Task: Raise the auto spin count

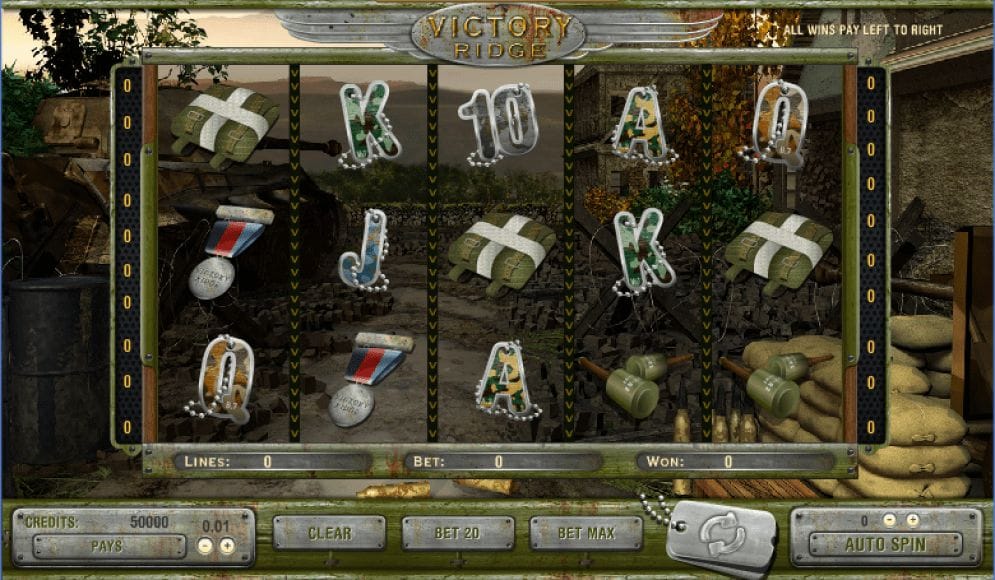Action: pyautogui.click(x=912, y=521)
